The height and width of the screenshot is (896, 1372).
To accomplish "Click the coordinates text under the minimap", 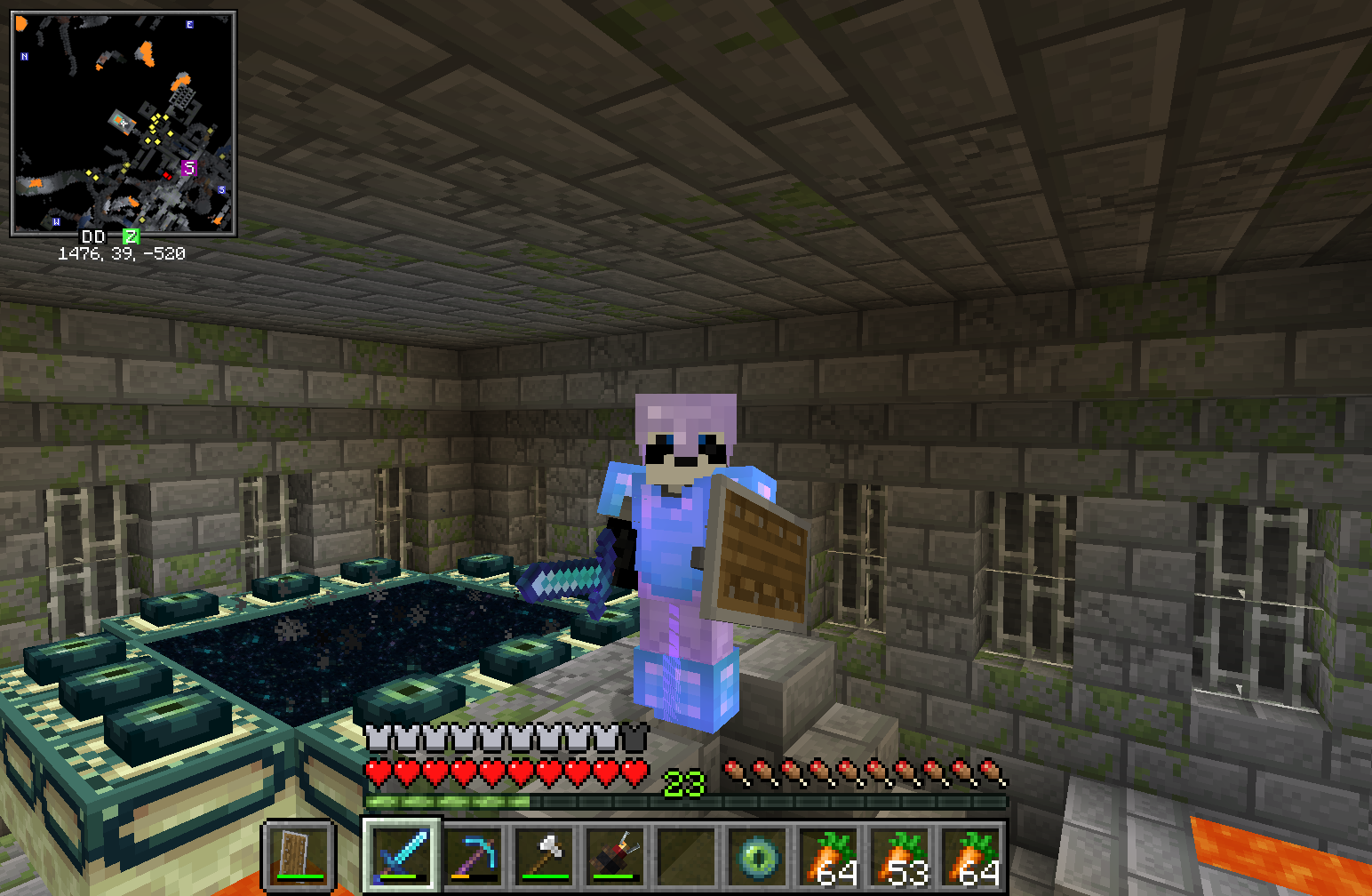I will tap(124, 253).
